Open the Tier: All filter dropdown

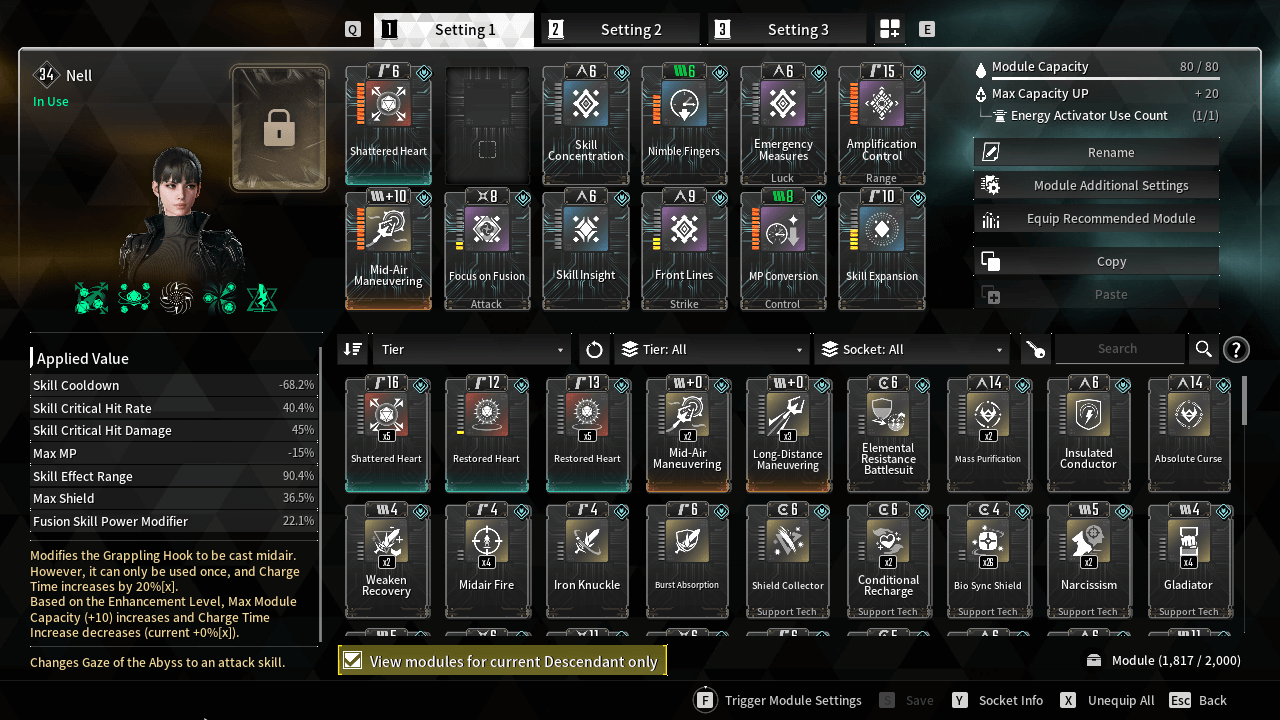coord(712,349)
